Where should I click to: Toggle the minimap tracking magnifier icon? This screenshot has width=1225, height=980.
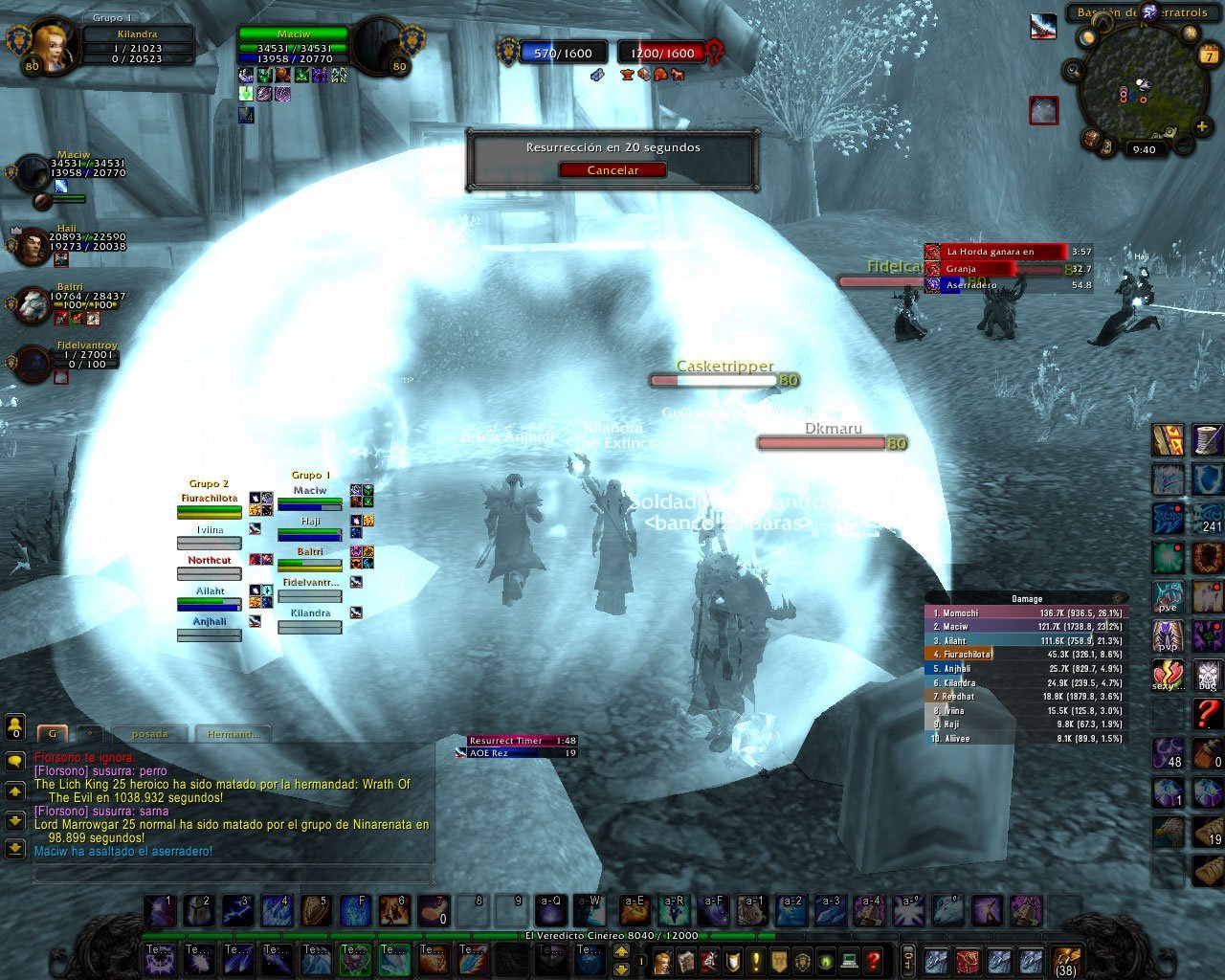pos(1074,70)
